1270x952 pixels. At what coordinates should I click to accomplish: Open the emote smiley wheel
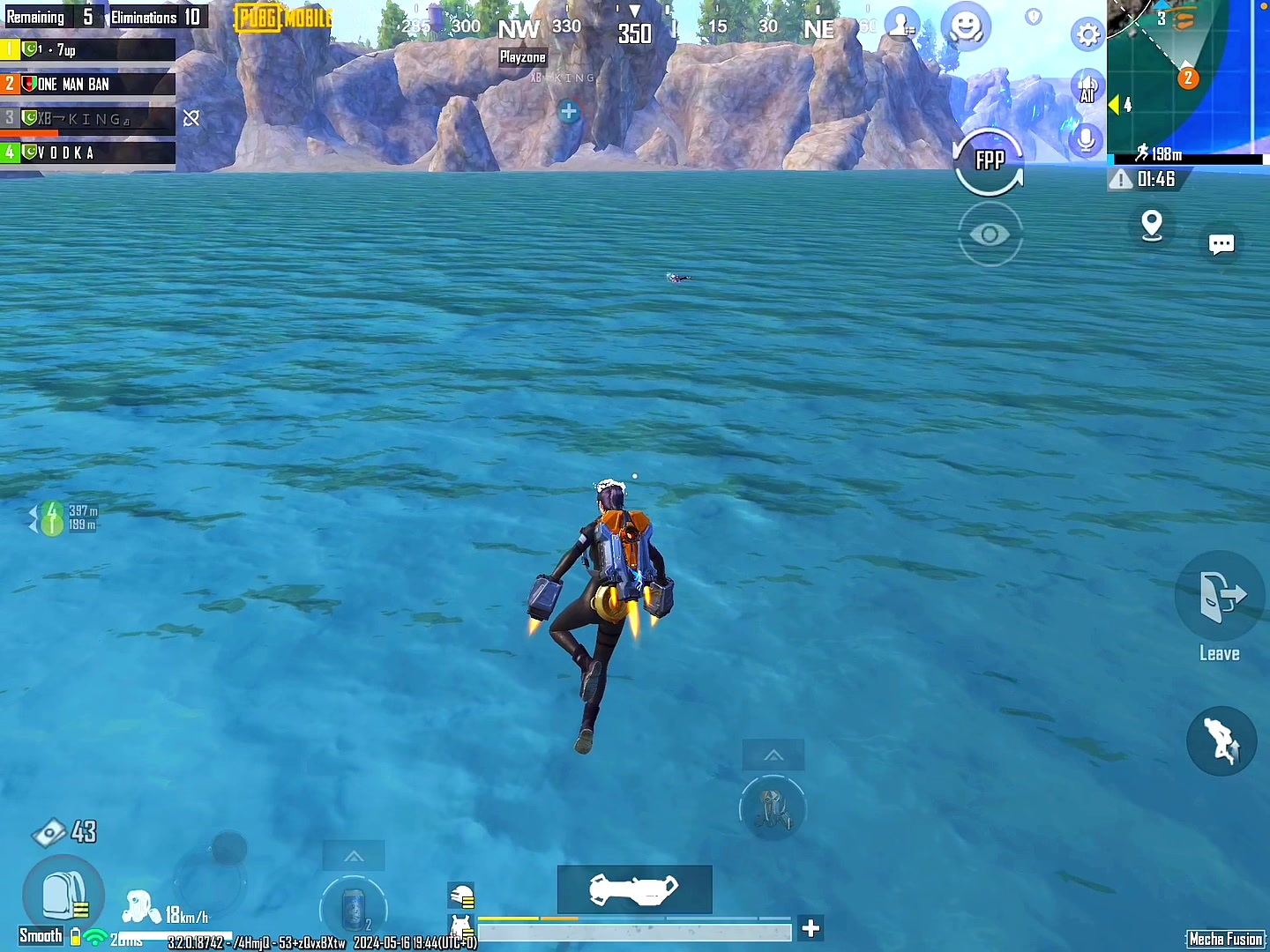click(966, 26)
